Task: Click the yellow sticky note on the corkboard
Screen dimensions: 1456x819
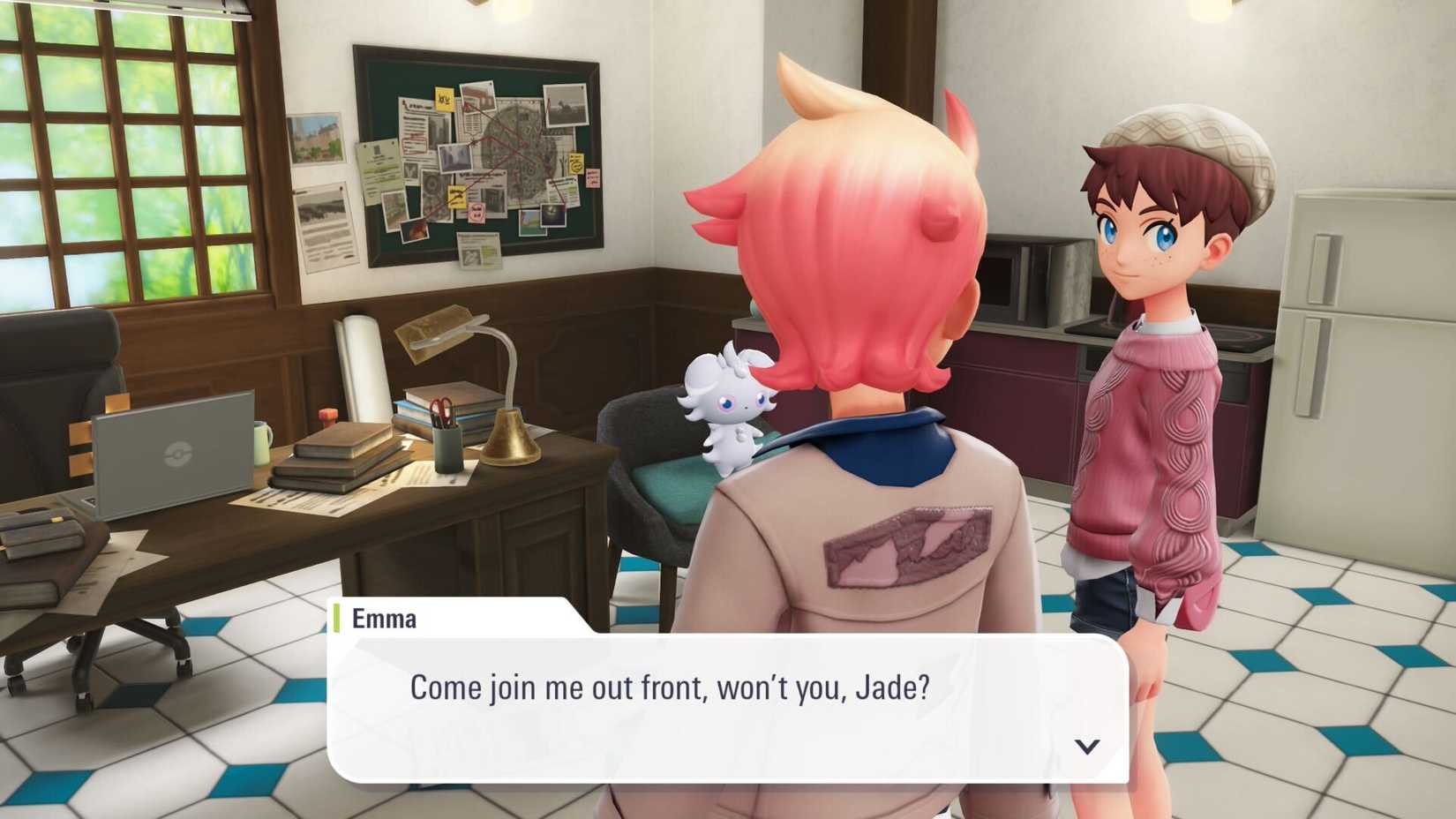Action: (444, 98)
